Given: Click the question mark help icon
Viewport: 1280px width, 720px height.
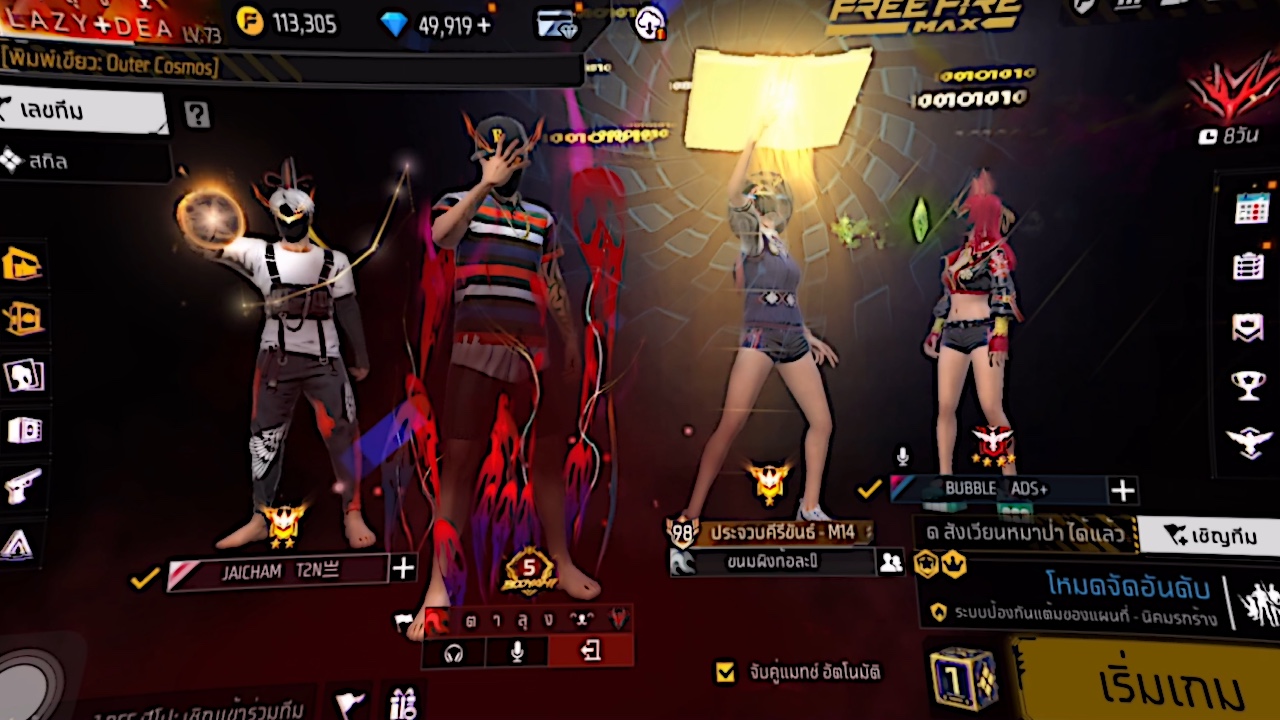Looking at the screenshot, I should click(x=197, y=115).
